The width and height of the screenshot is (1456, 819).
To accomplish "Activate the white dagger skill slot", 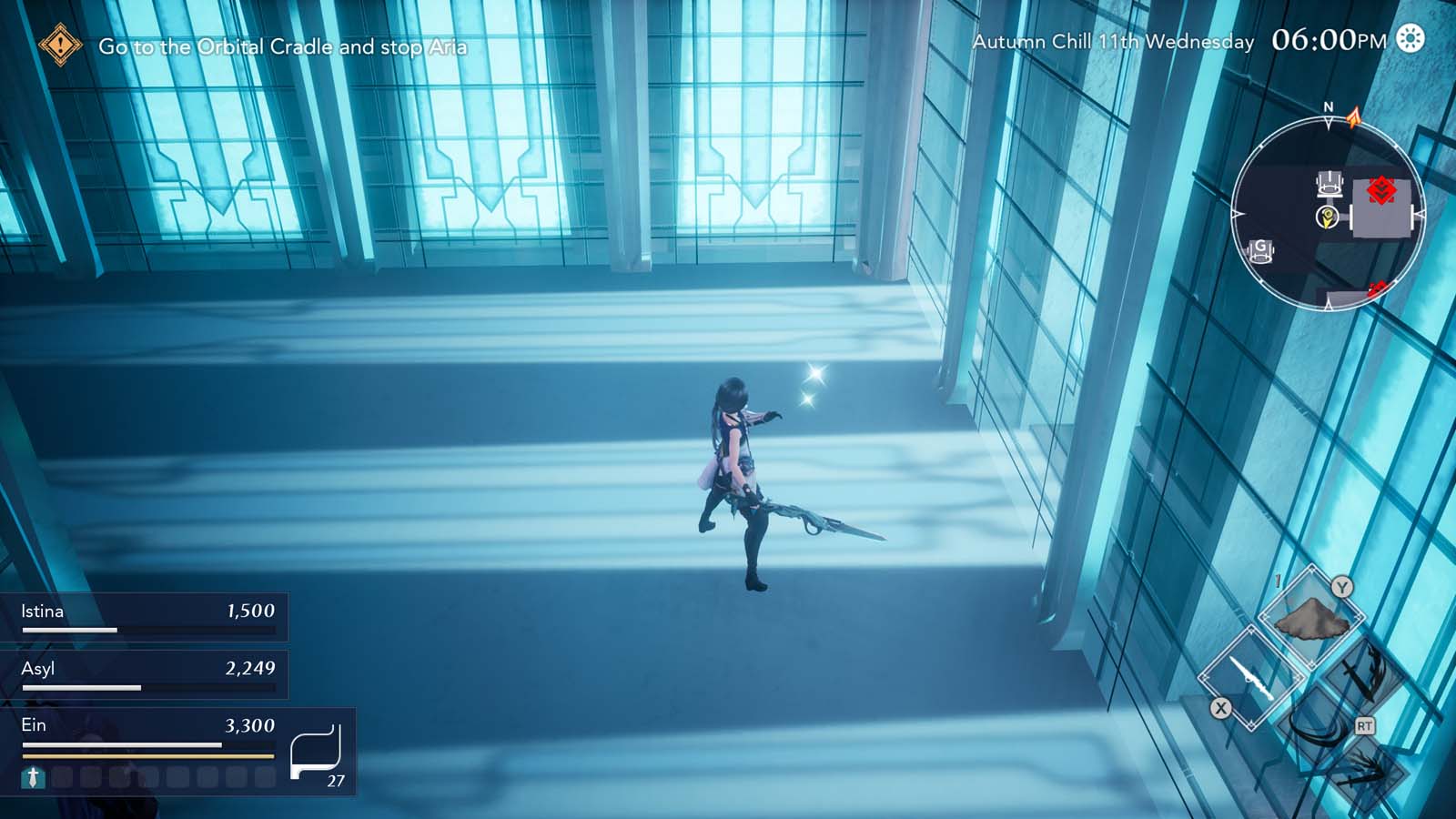I will pos(1251,678).
